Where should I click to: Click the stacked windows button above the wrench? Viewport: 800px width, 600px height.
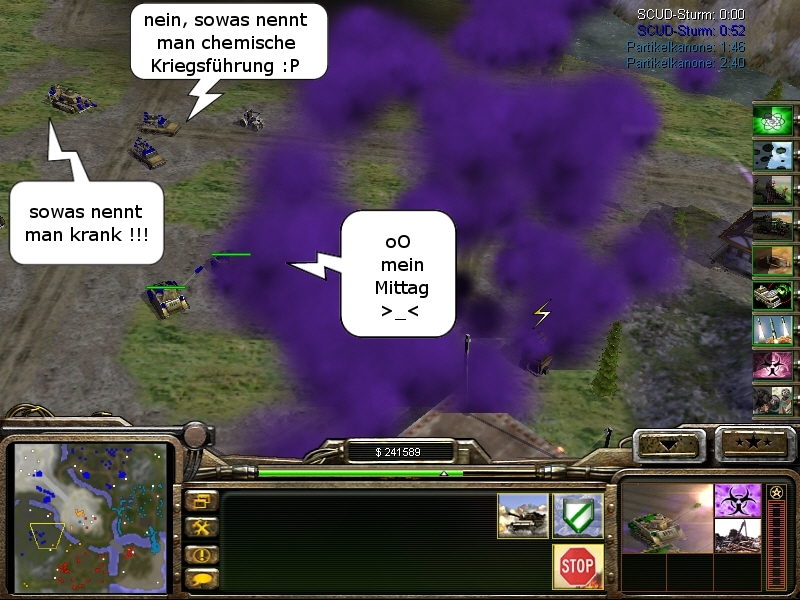tap(202, 501)
